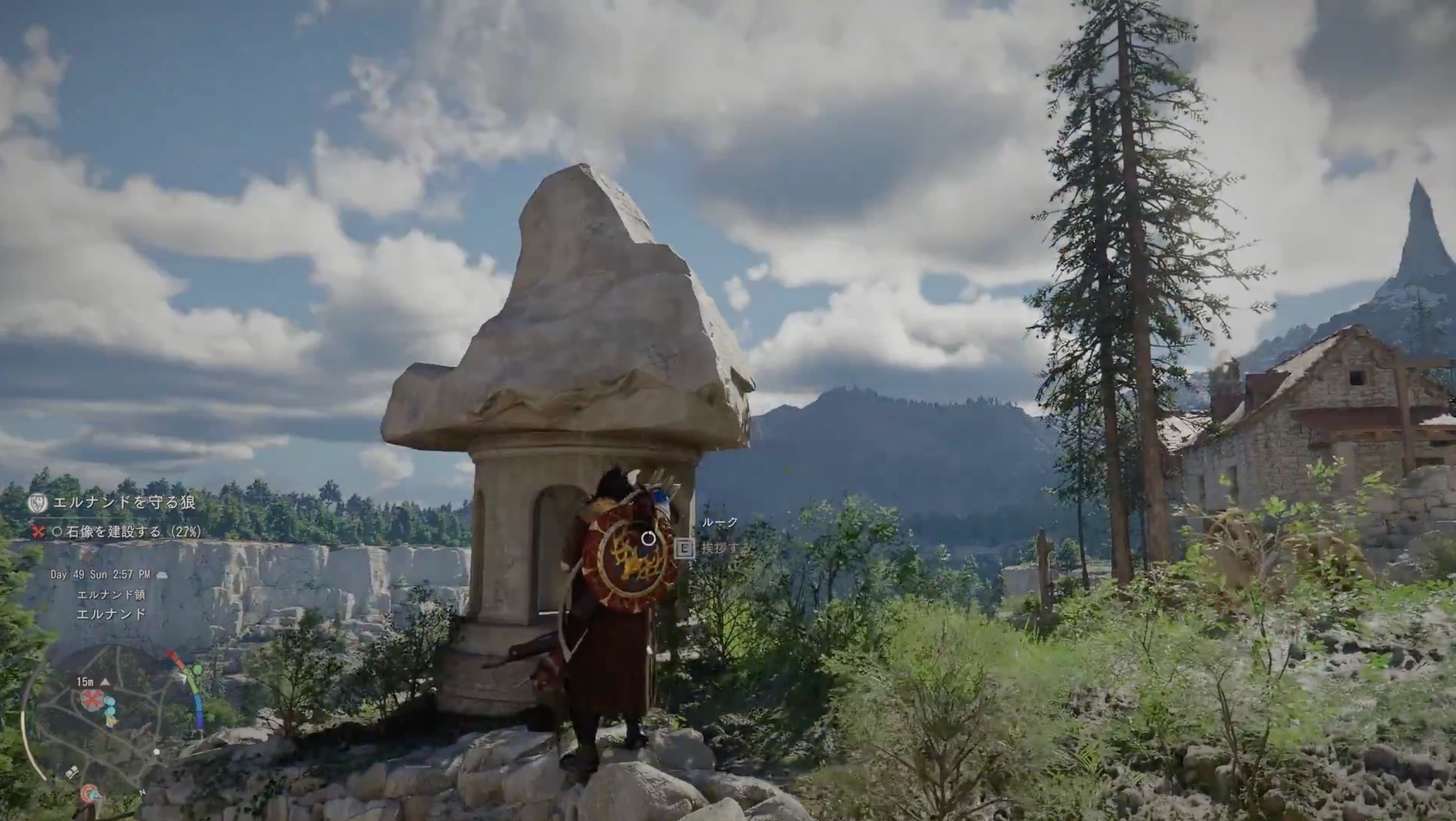Click the white dot on the minimap
Viewport: 1456px width, 821px height.
(156, 752)
